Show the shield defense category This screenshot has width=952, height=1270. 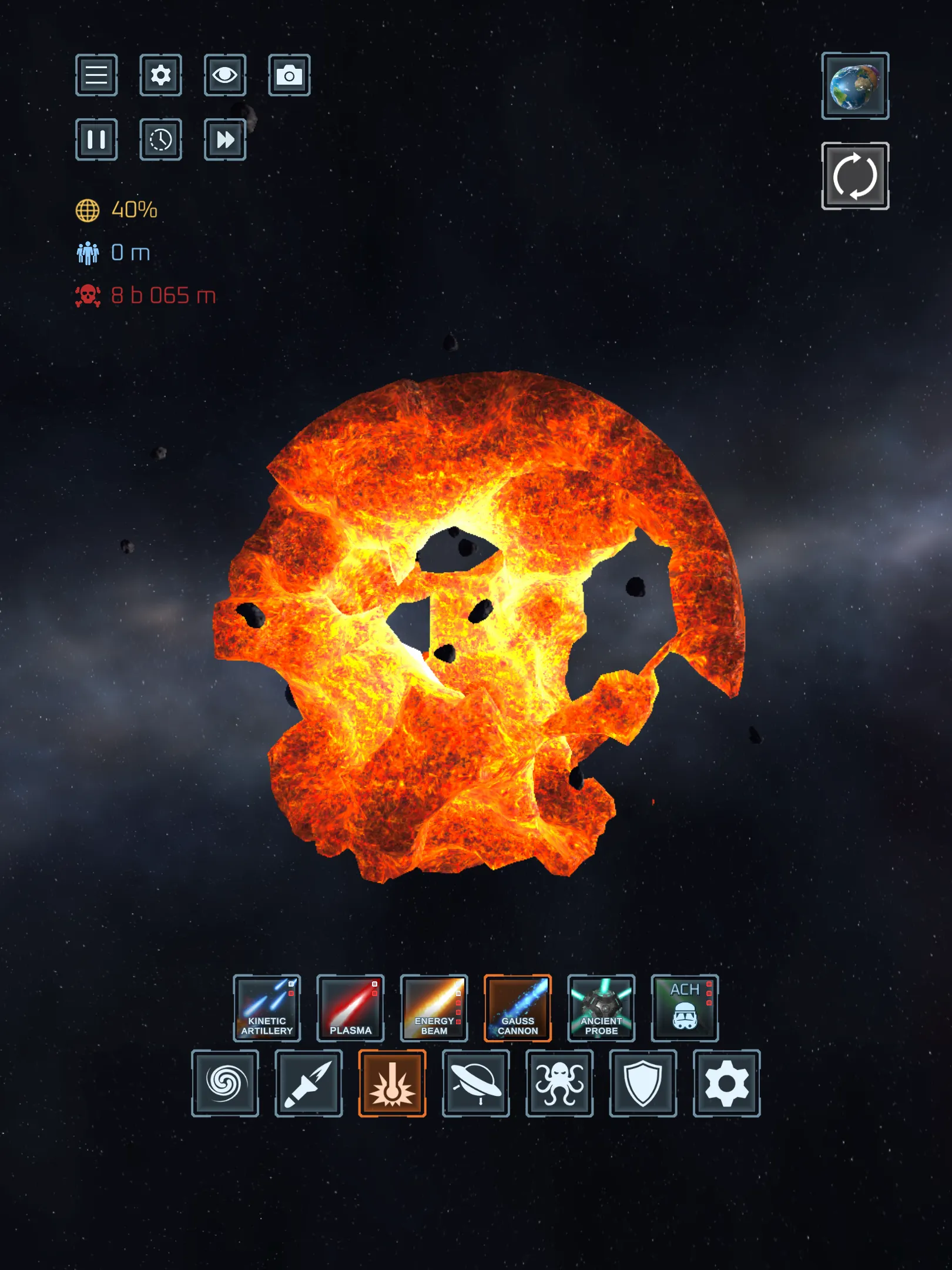pos(643,1083)
